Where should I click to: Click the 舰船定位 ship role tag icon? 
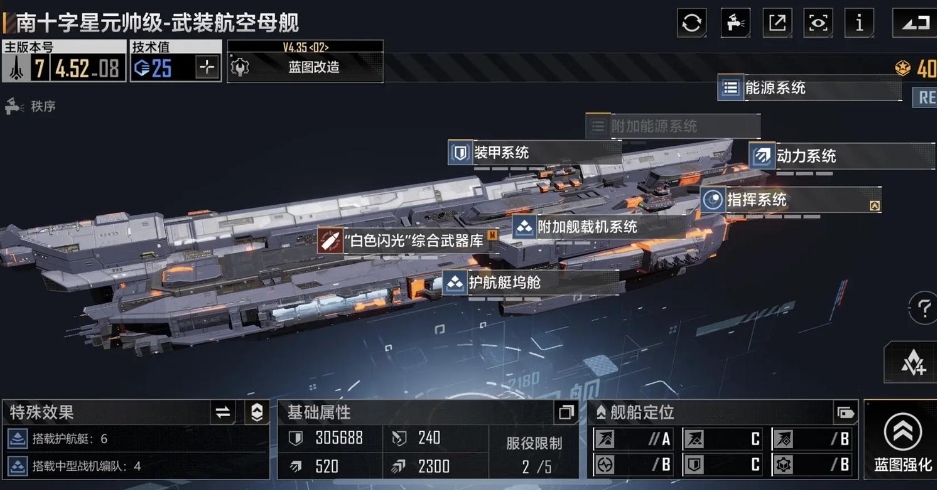846,412
